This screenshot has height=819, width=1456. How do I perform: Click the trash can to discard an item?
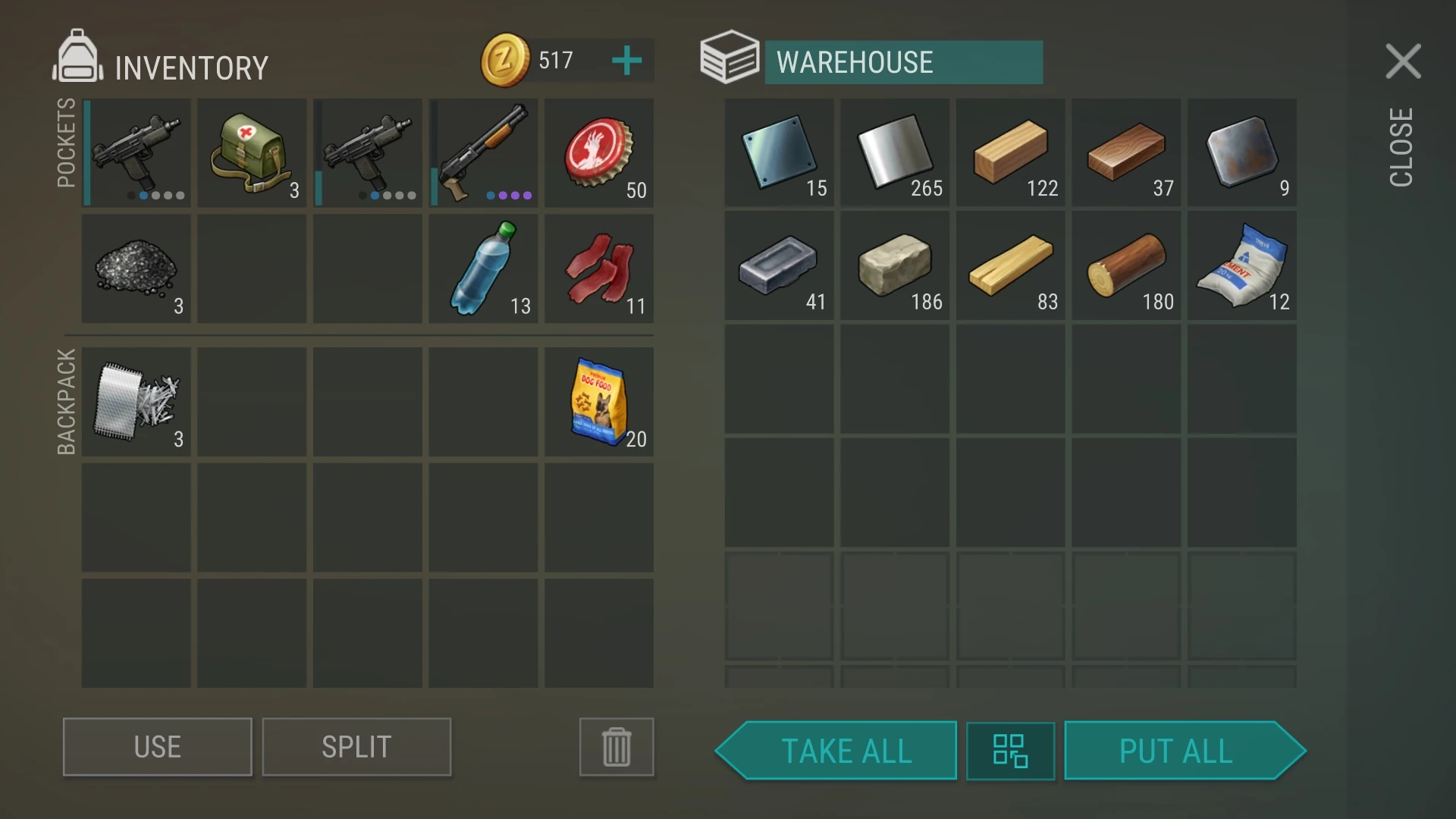click(x=616, y=747)
